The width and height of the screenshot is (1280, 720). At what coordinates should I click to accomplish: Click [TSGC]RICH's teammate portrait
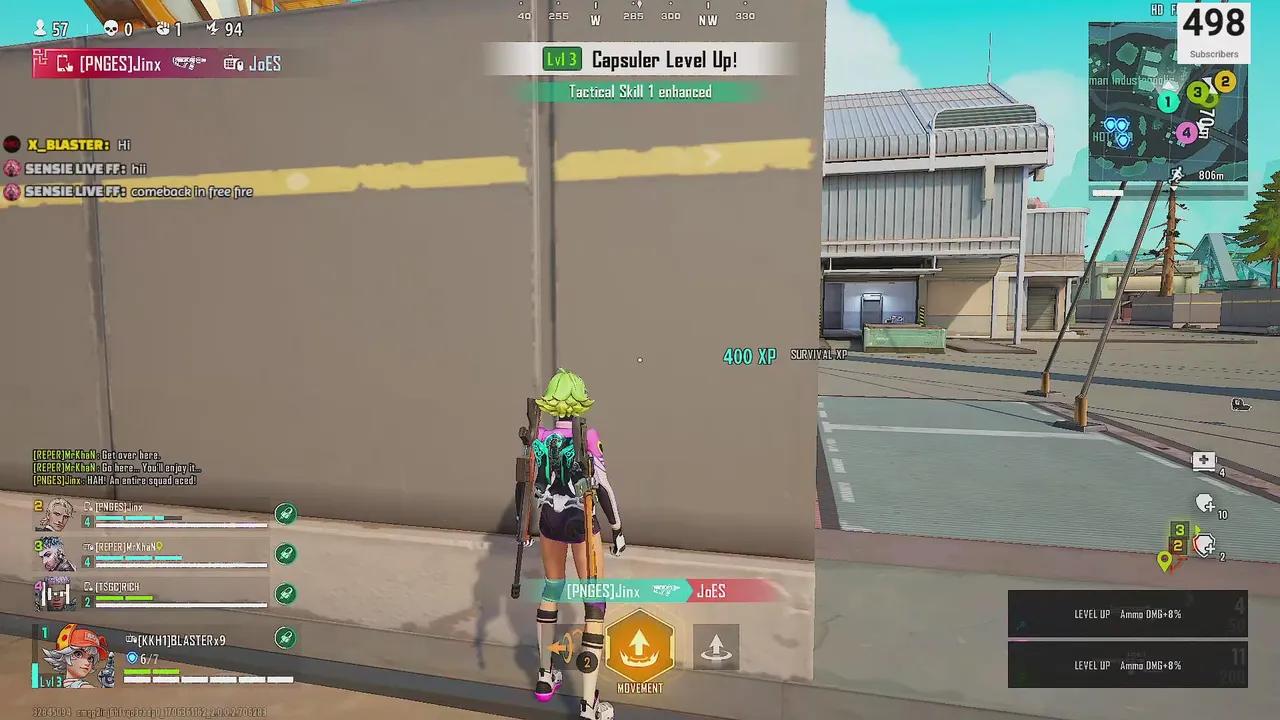[x=57, y=594]
